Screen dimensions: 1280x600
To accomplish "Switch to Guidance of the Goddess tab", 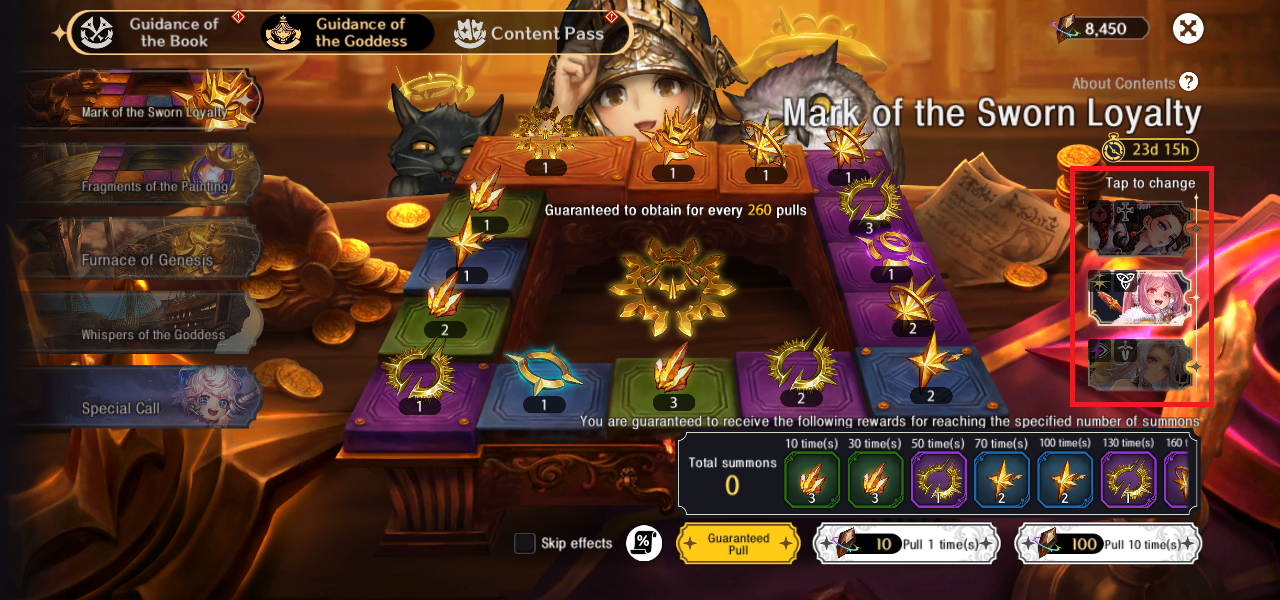I will (x=347, y=32).
